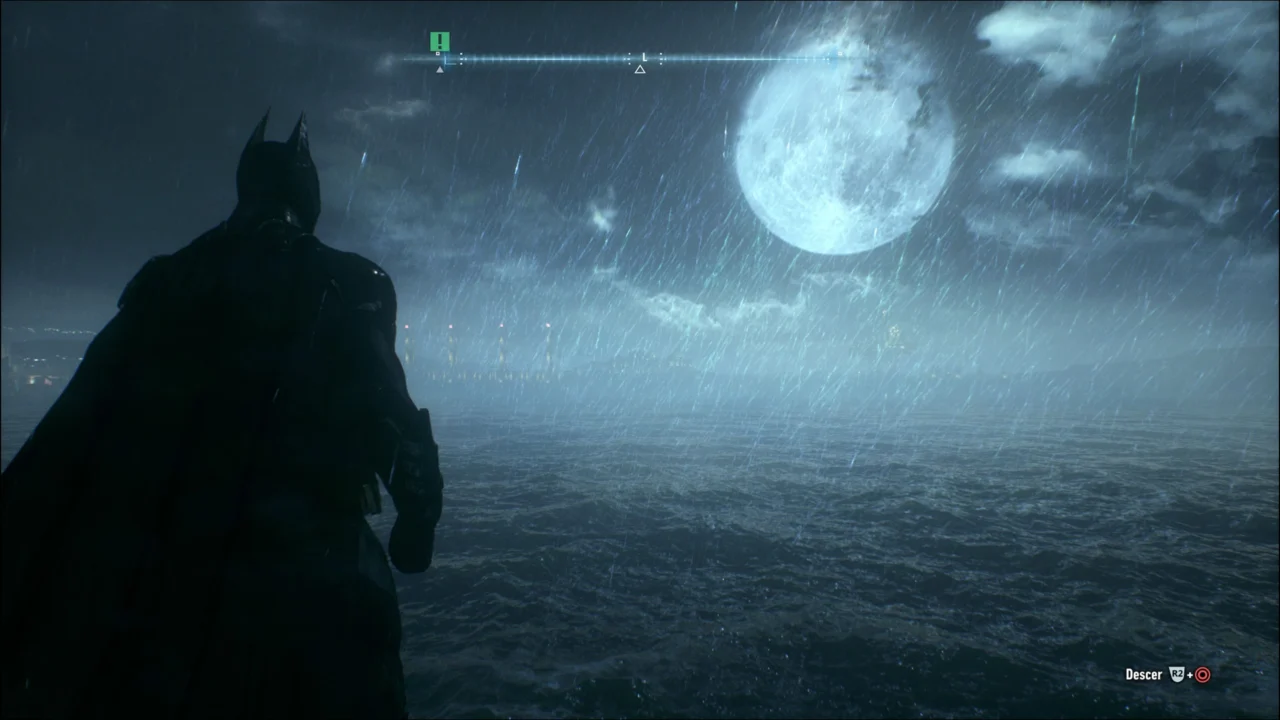Click the left dotted tick group on the compass
Screen dimensions: 1280x720
point(463,58)
